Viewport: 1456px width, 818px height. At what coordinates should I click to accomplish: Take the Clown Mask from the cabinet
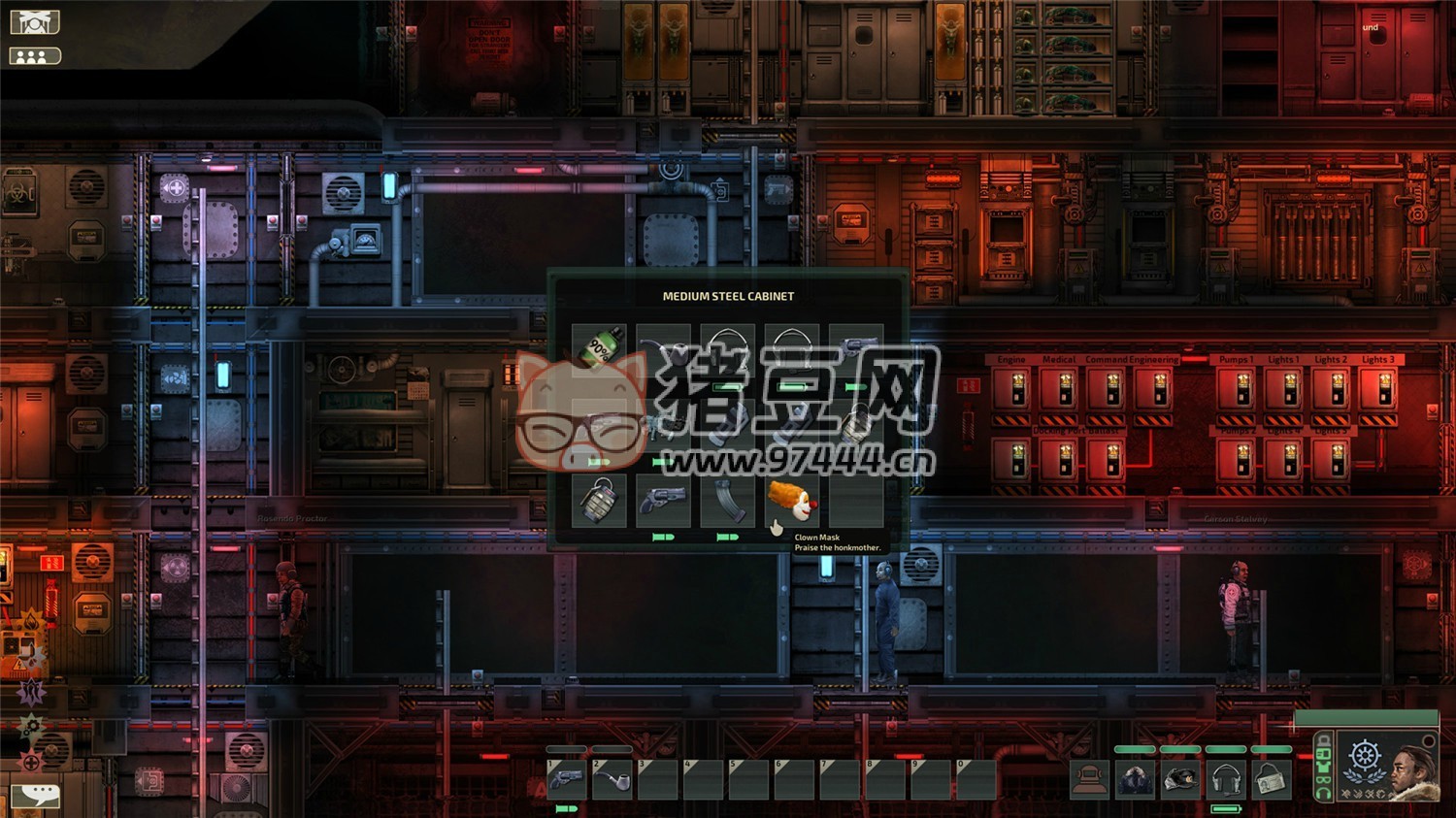coord(792,501)
